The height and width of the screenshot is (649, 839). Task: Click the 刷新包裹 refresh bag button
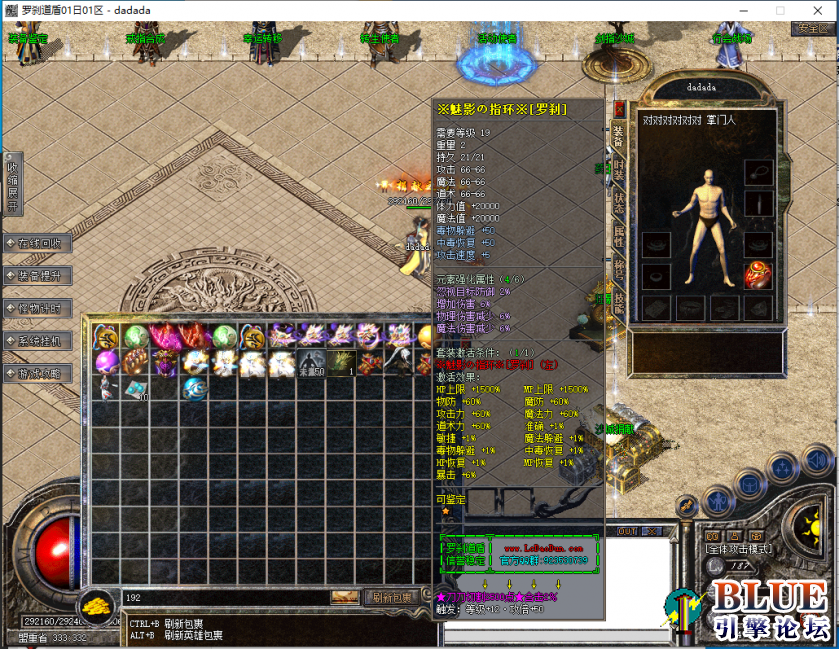[390, 597]
